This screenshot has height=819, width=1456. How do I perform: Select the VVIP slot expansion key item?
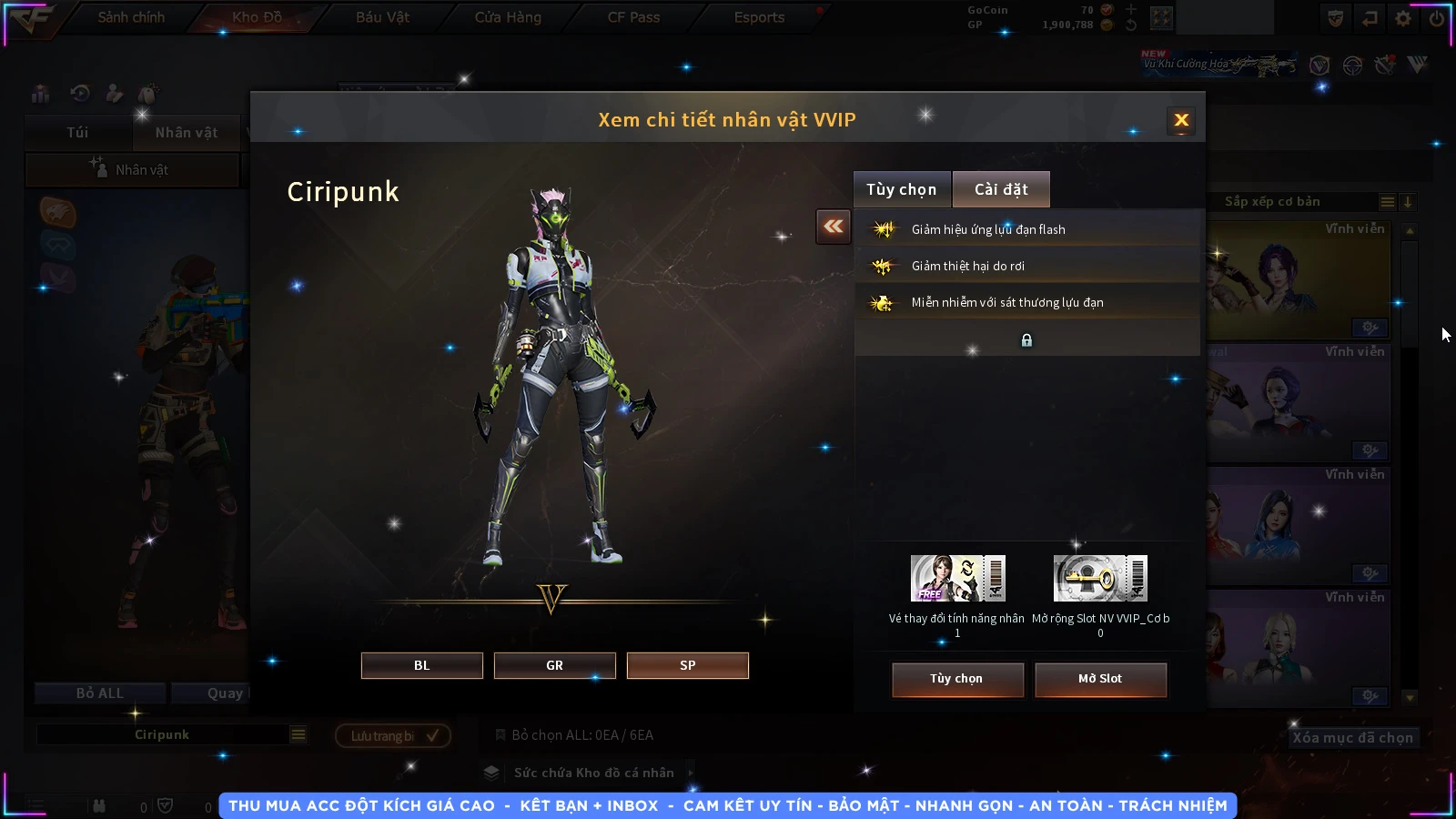point(1100,579)
